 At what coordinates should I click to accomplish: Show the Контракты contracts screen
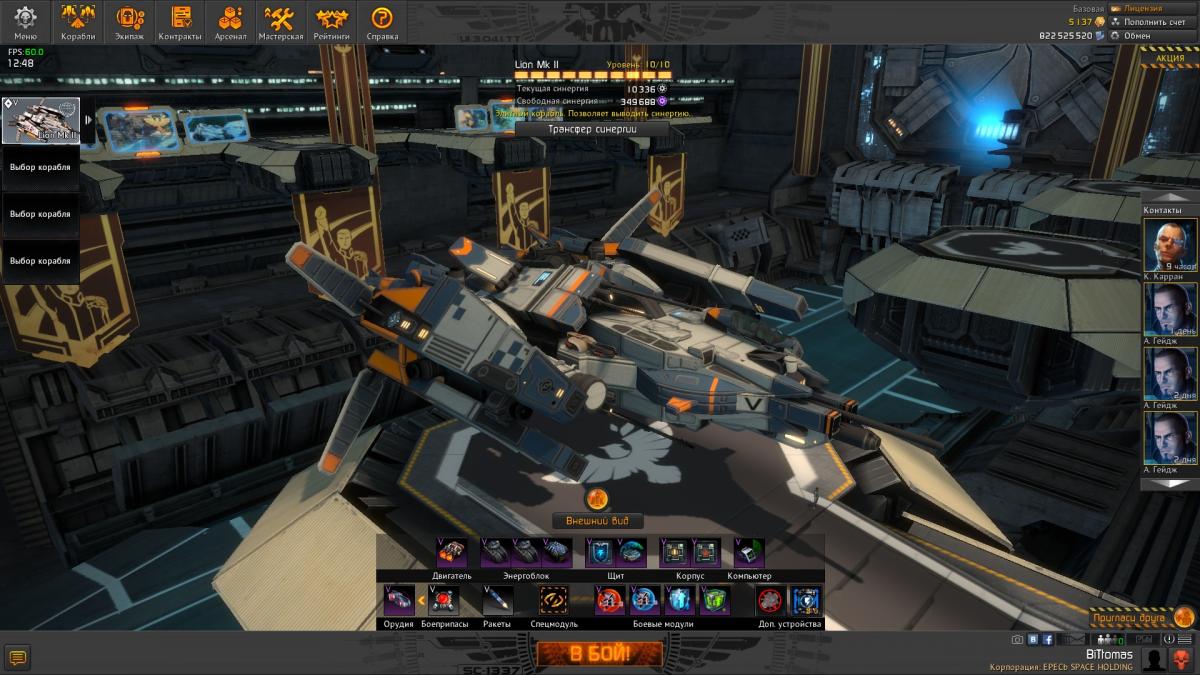181,22
